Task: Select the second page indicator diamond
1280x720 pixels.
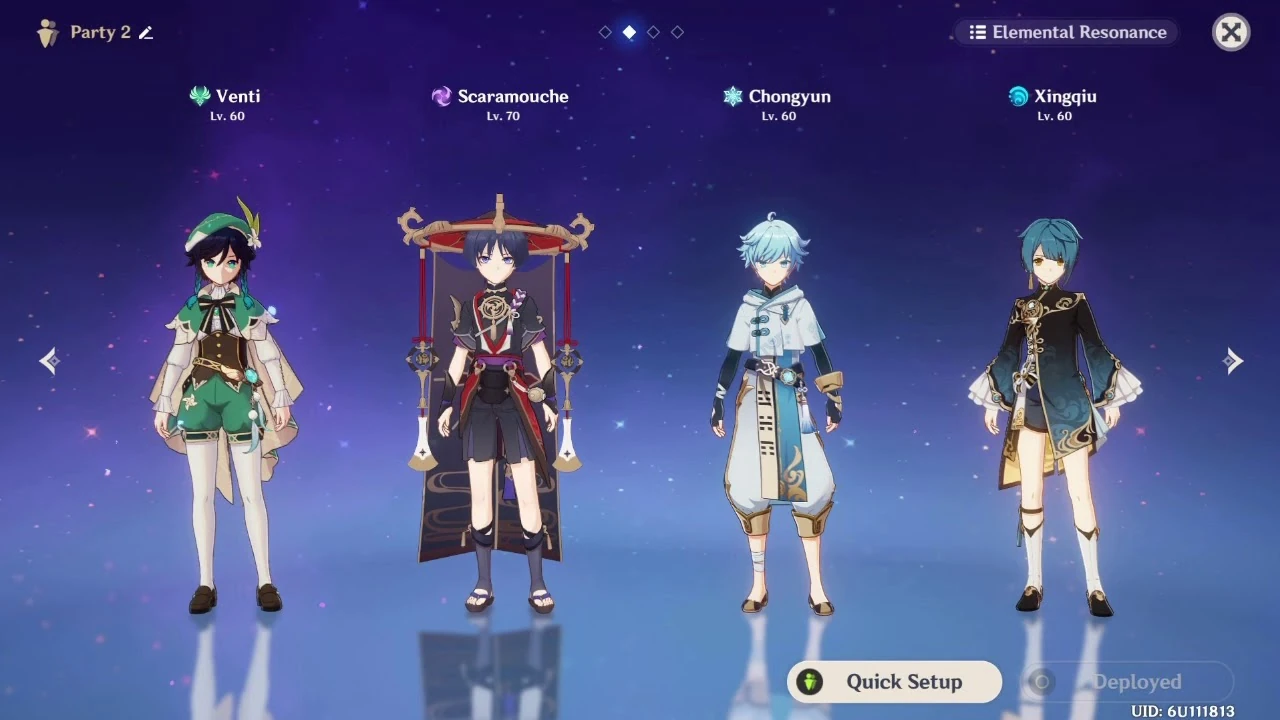Action: coord(629,31)
